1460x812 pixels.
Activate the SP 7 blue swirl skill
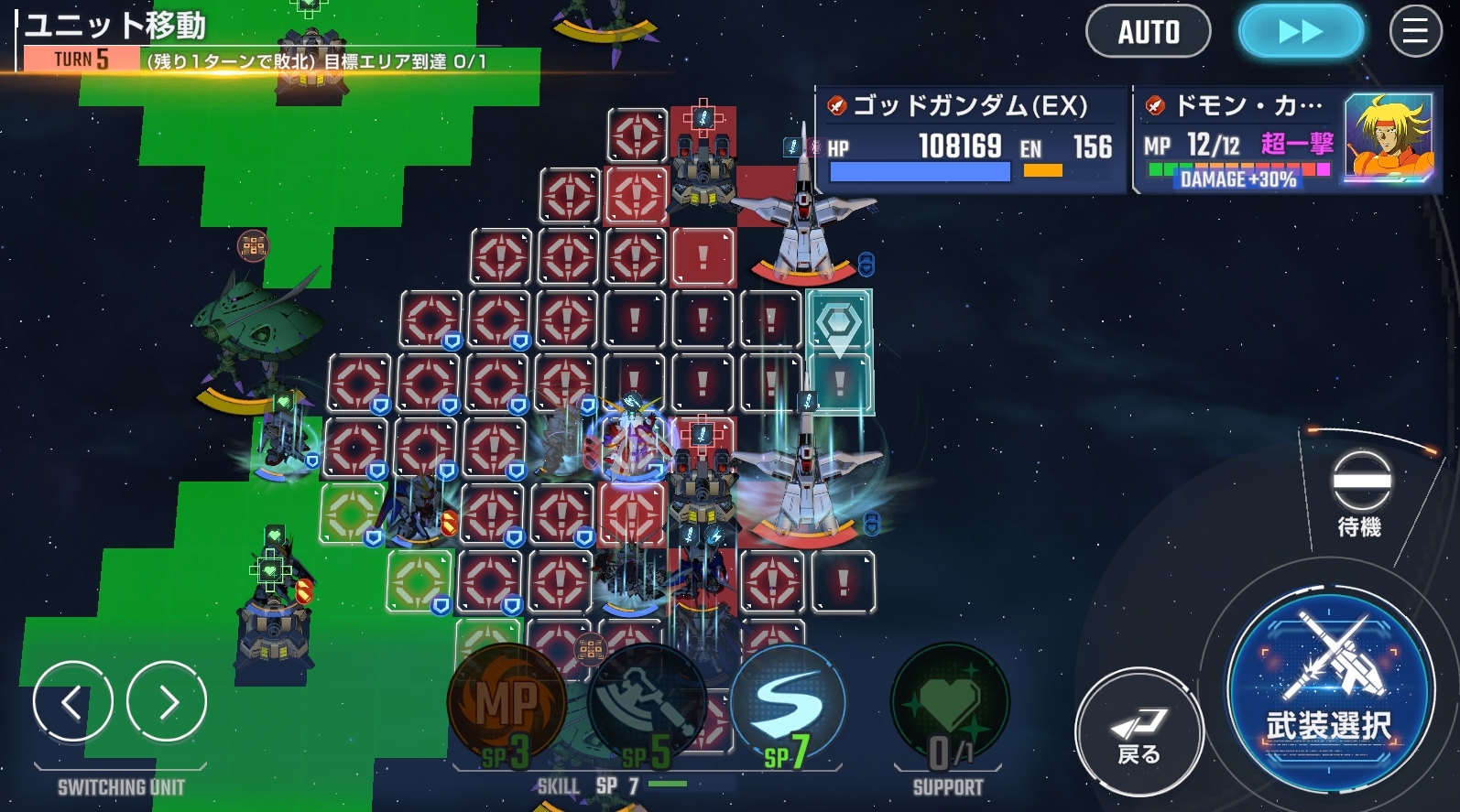[x=788, y=706]
